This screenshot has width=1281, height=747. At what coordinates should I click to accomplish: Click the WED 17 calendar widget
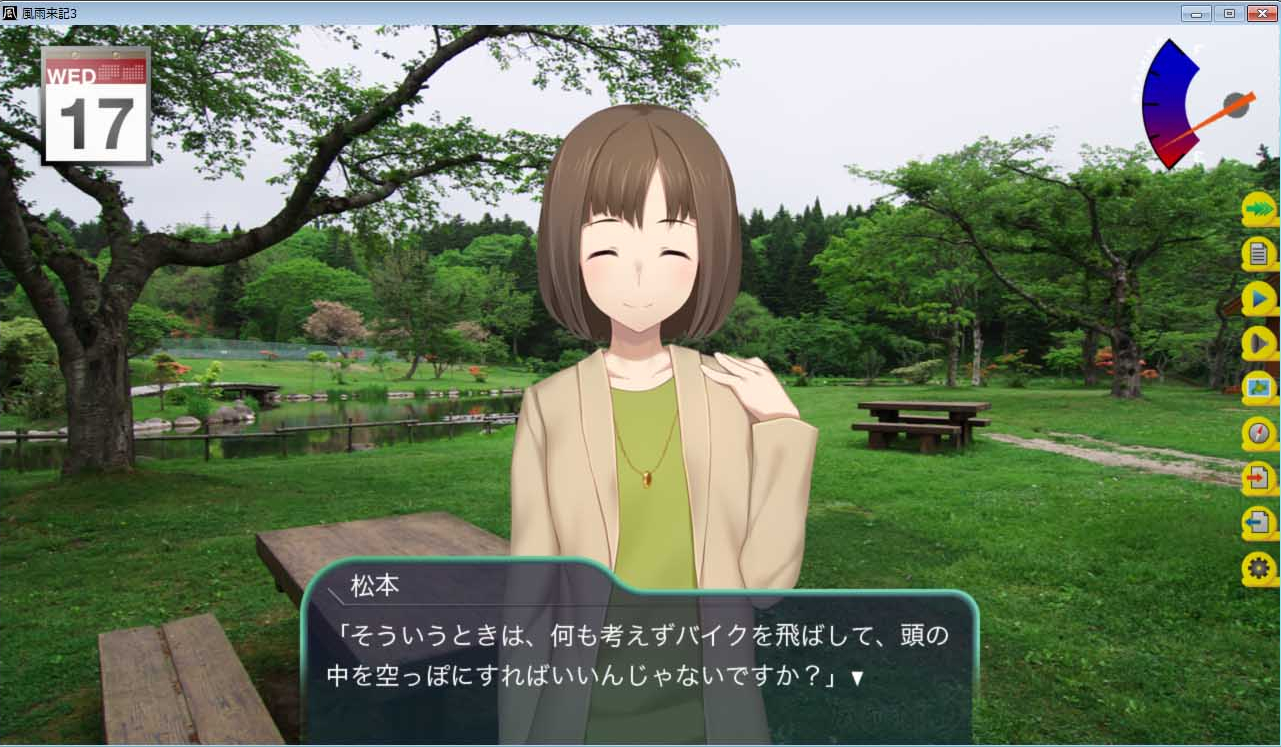click(x=94, y=105)
